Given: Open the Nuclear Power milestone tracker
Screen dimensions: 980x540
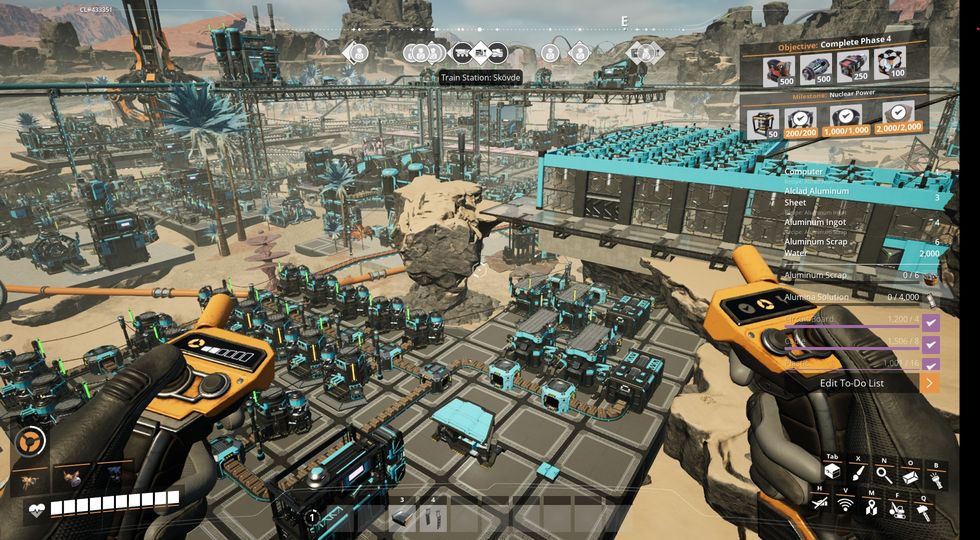Looking at the screenshot, I should coord(835,97).
